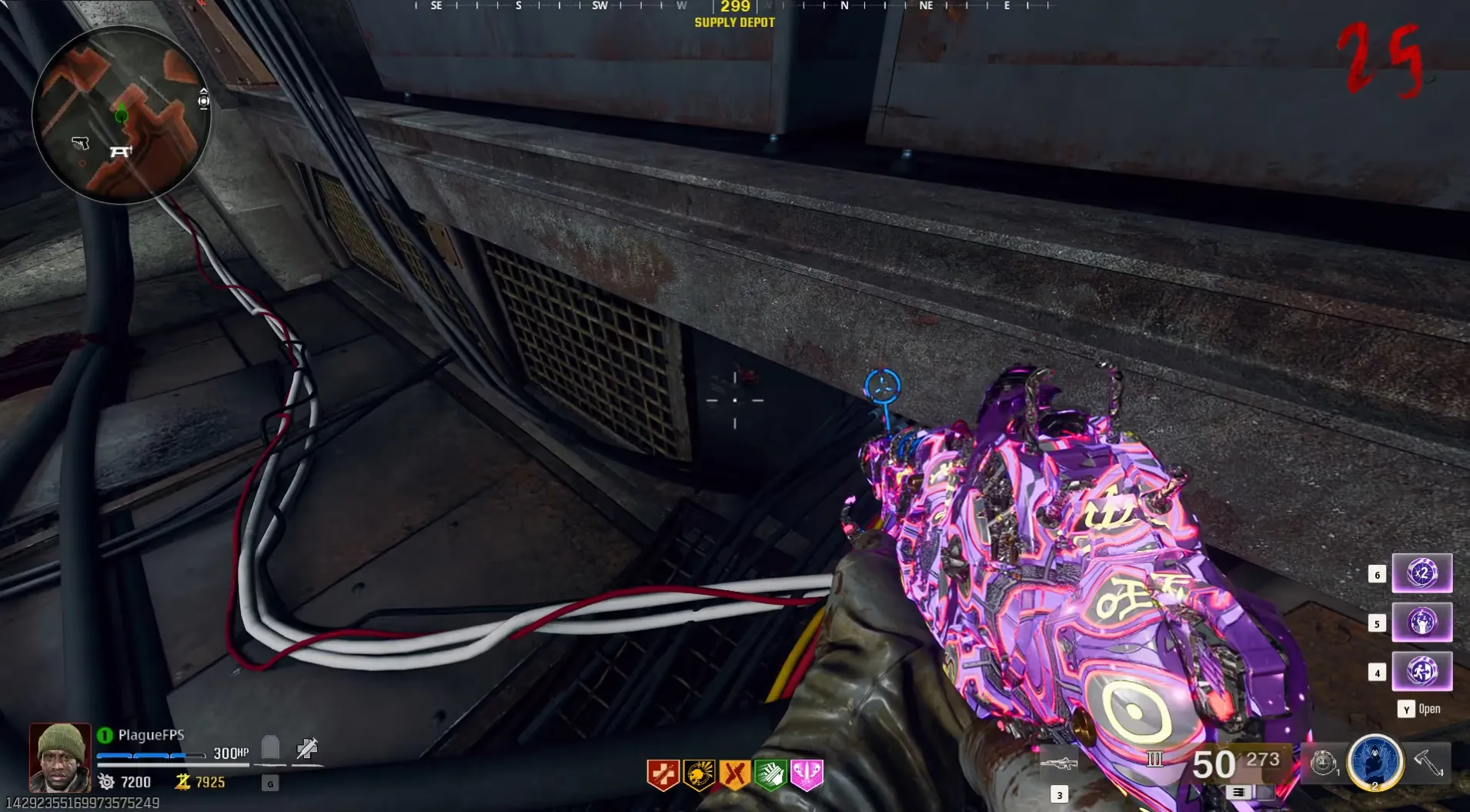Use the self-revive syringe icon
This screenshot has height=812, width=1470.
(307, 748)
